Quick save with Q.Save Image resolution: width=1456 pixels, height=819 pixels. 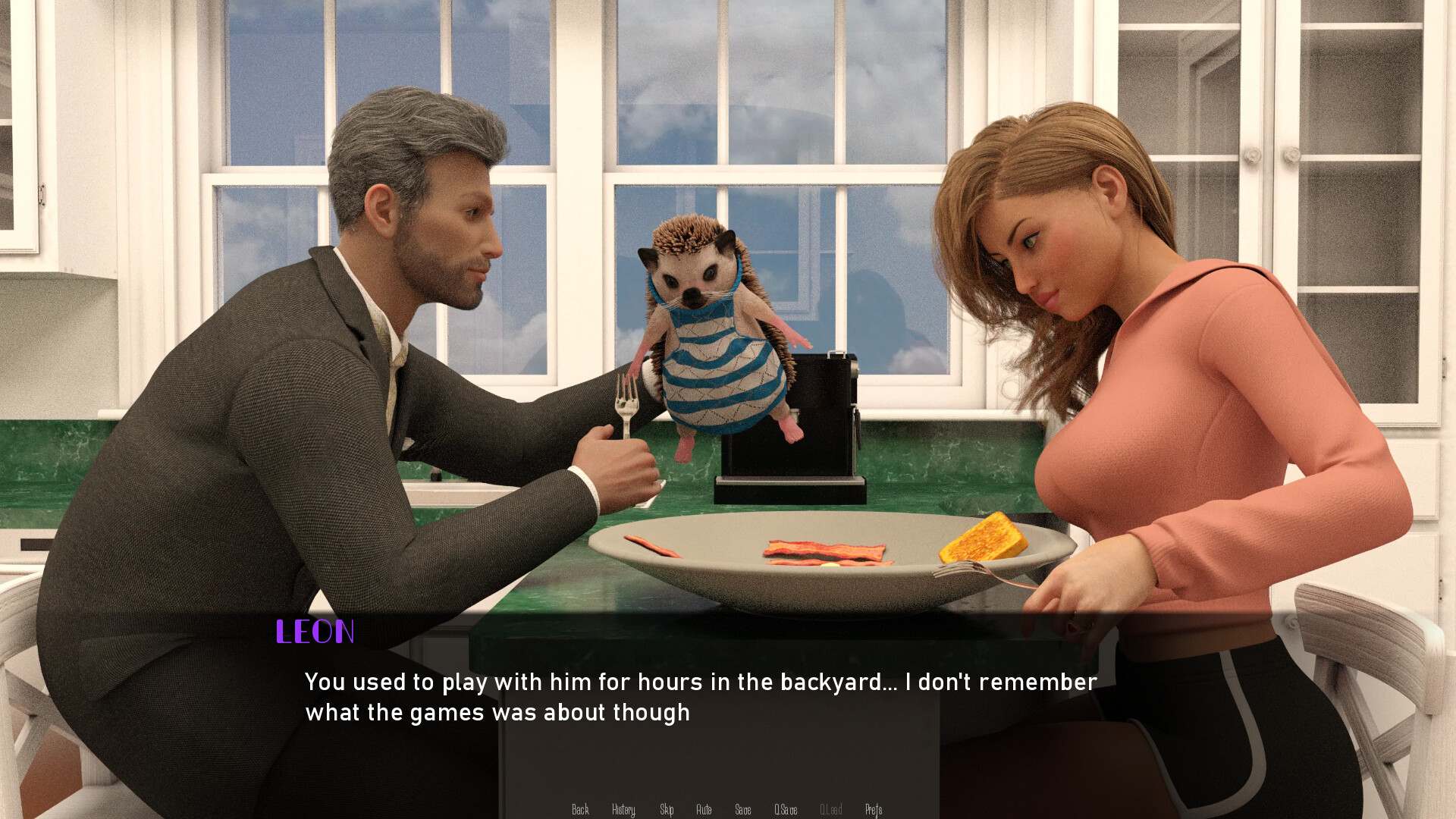click(786, 810)
